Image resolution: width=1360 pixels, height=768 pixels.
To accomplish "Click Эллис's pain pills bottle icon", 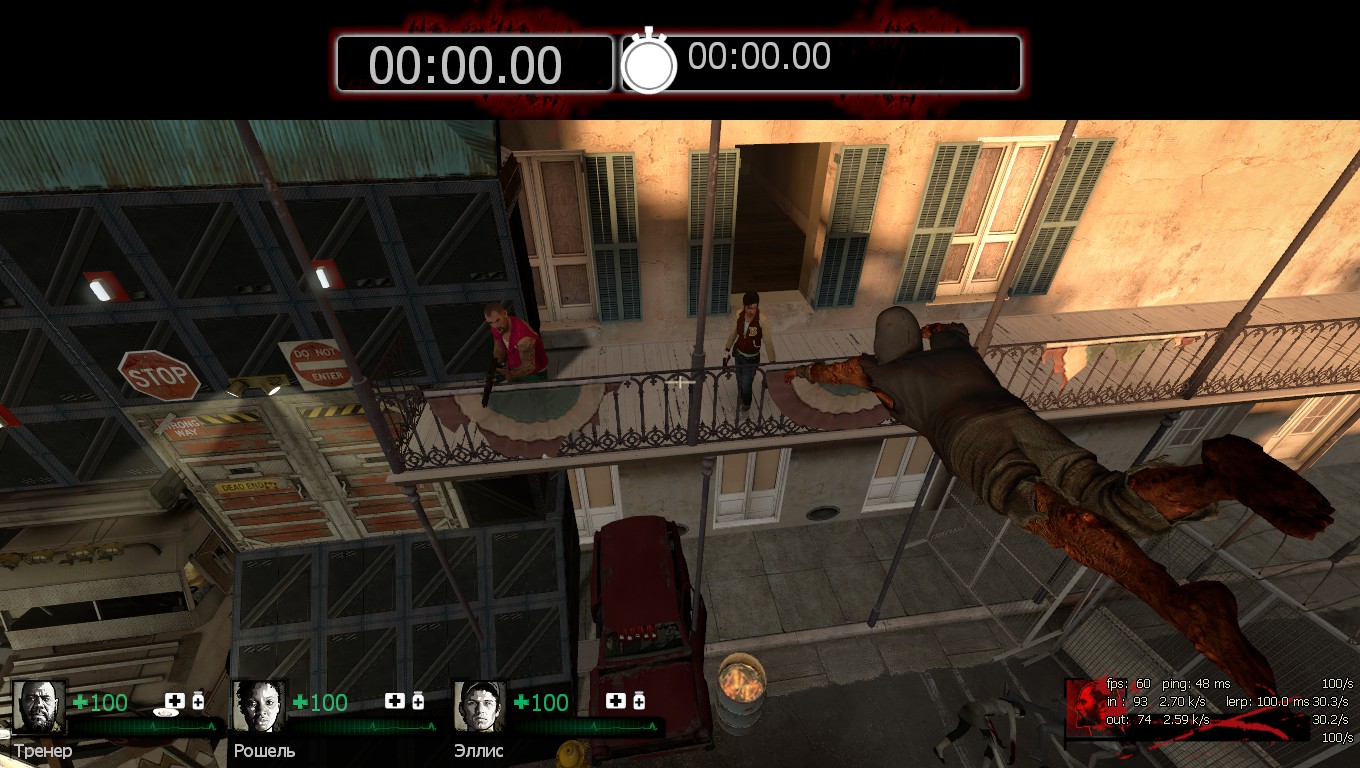I will pyautogui.click(x=638, y=701).
